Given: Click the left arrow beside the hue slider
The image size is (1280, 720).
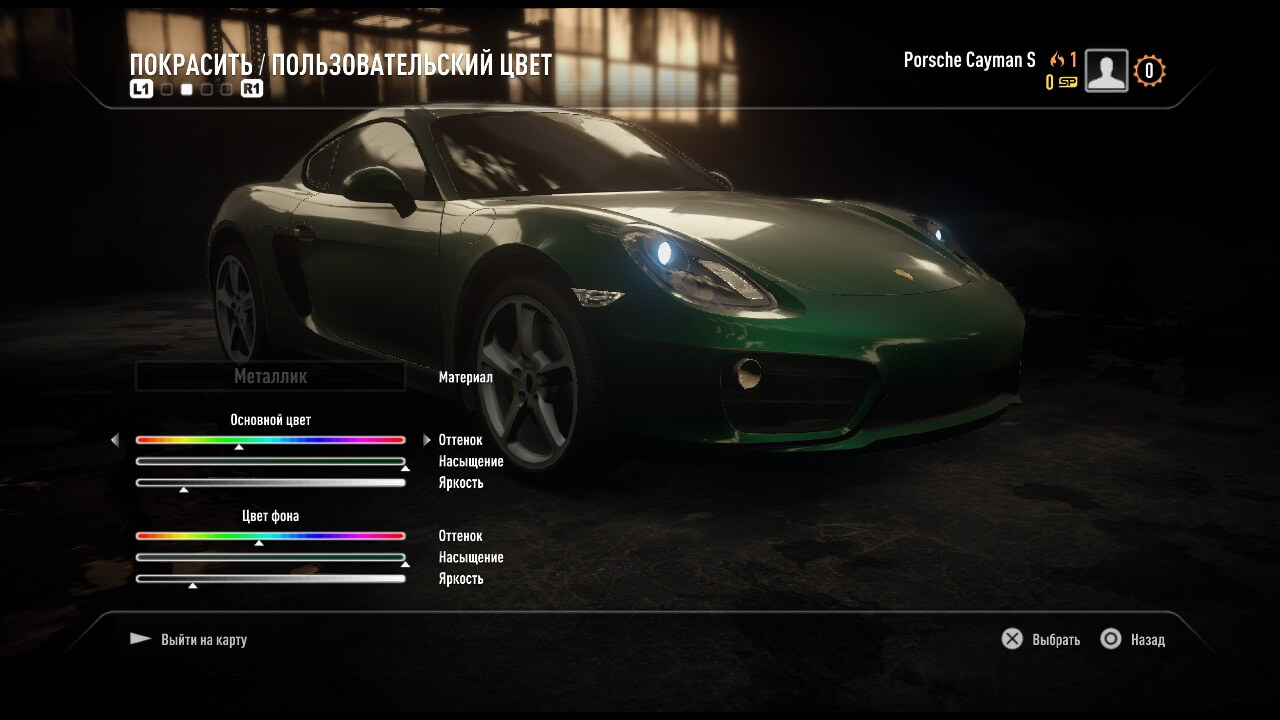Looking at the screenshot, I should point(115,440).
